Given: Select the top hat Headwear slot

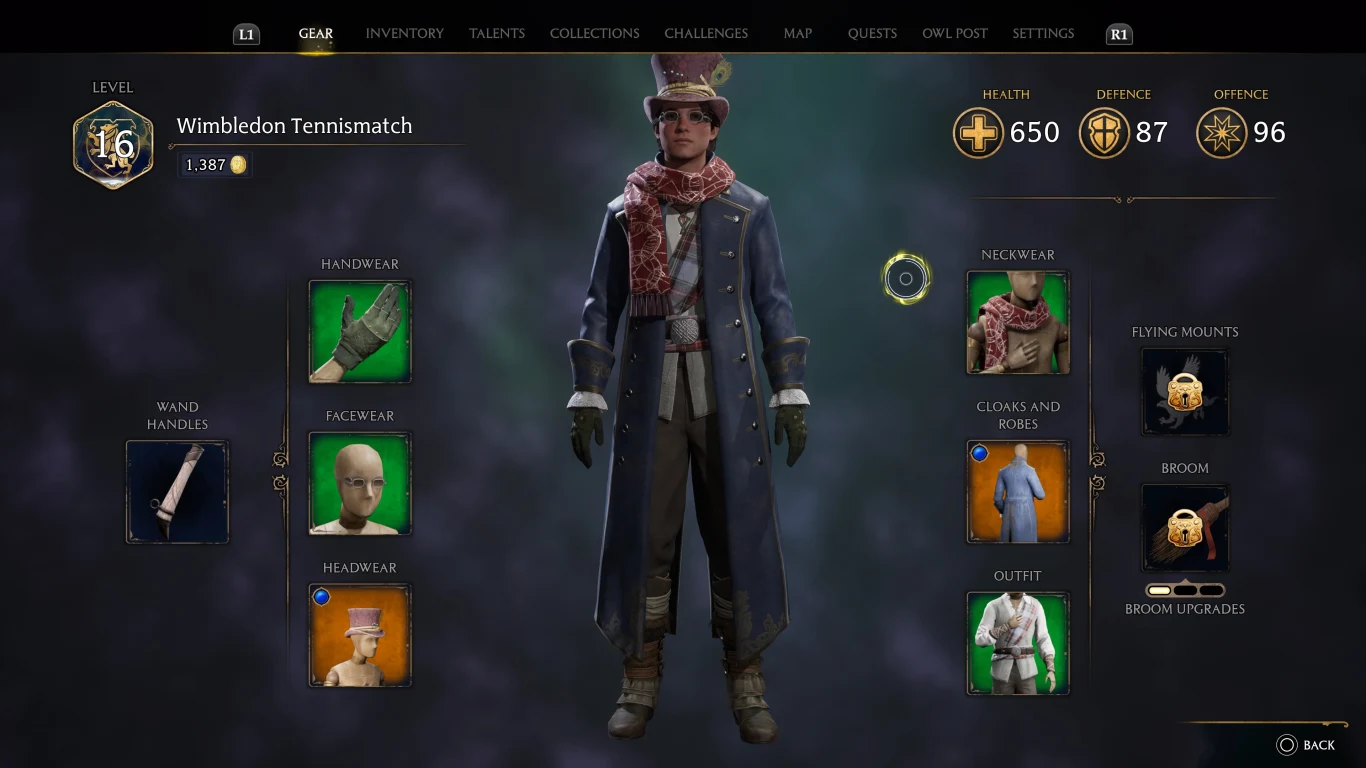Looking at the screenshot, I should coord(360,635).
